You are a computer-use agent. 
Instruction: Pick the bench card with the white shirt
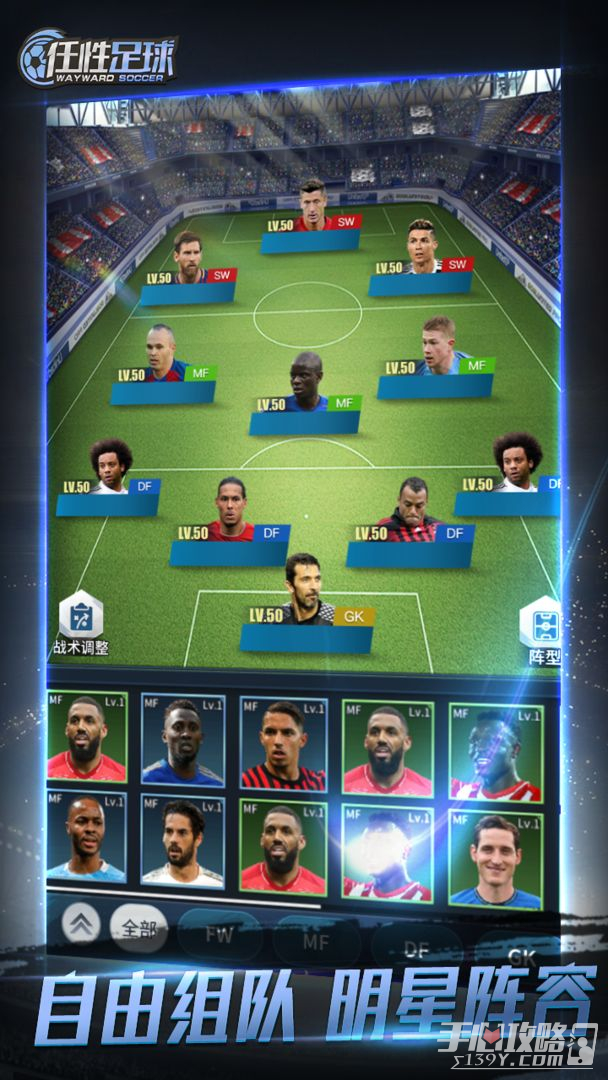183,842
